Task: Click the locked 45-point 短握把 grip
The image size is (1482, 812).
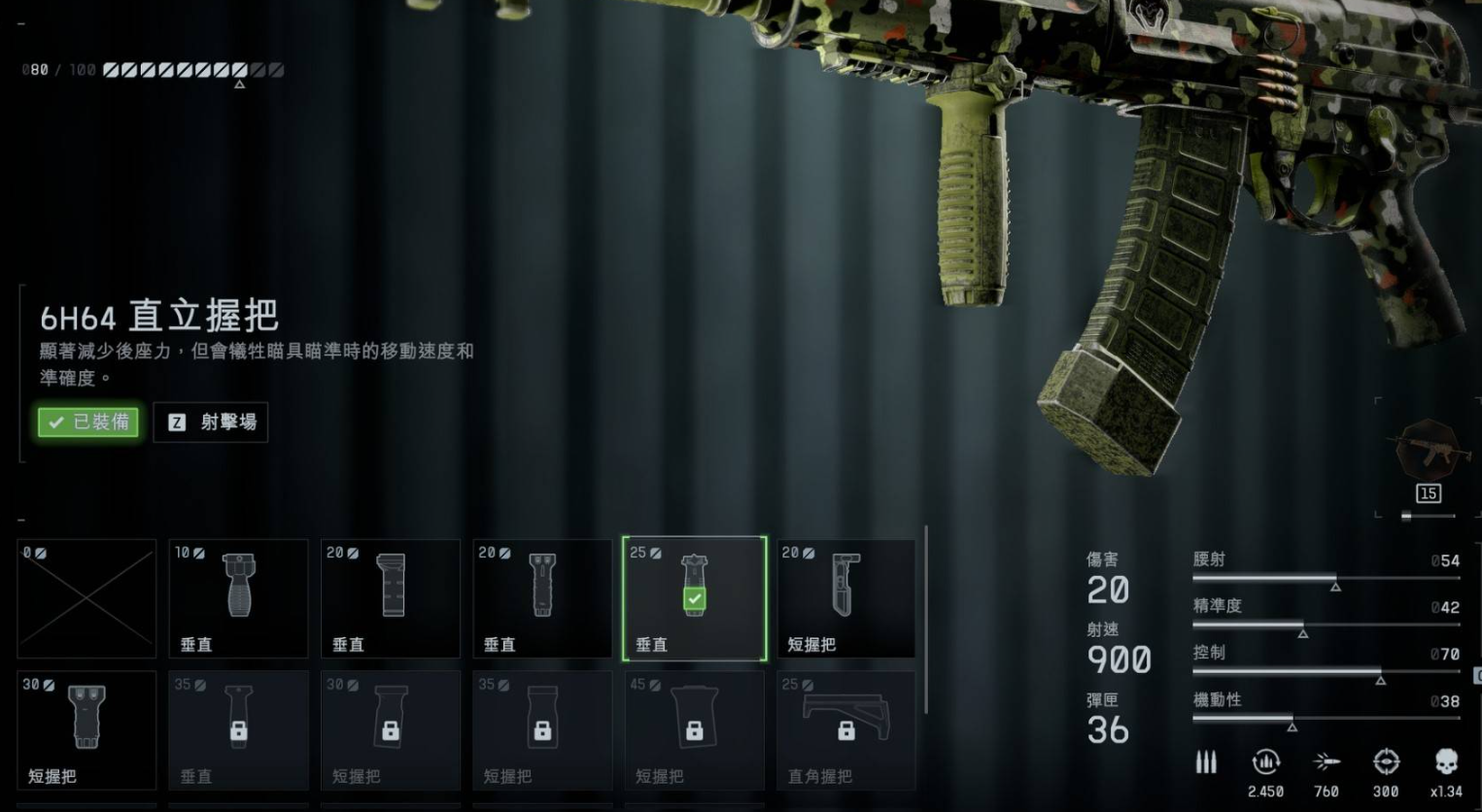Action: pyautogui.click(x=694, y=729)
